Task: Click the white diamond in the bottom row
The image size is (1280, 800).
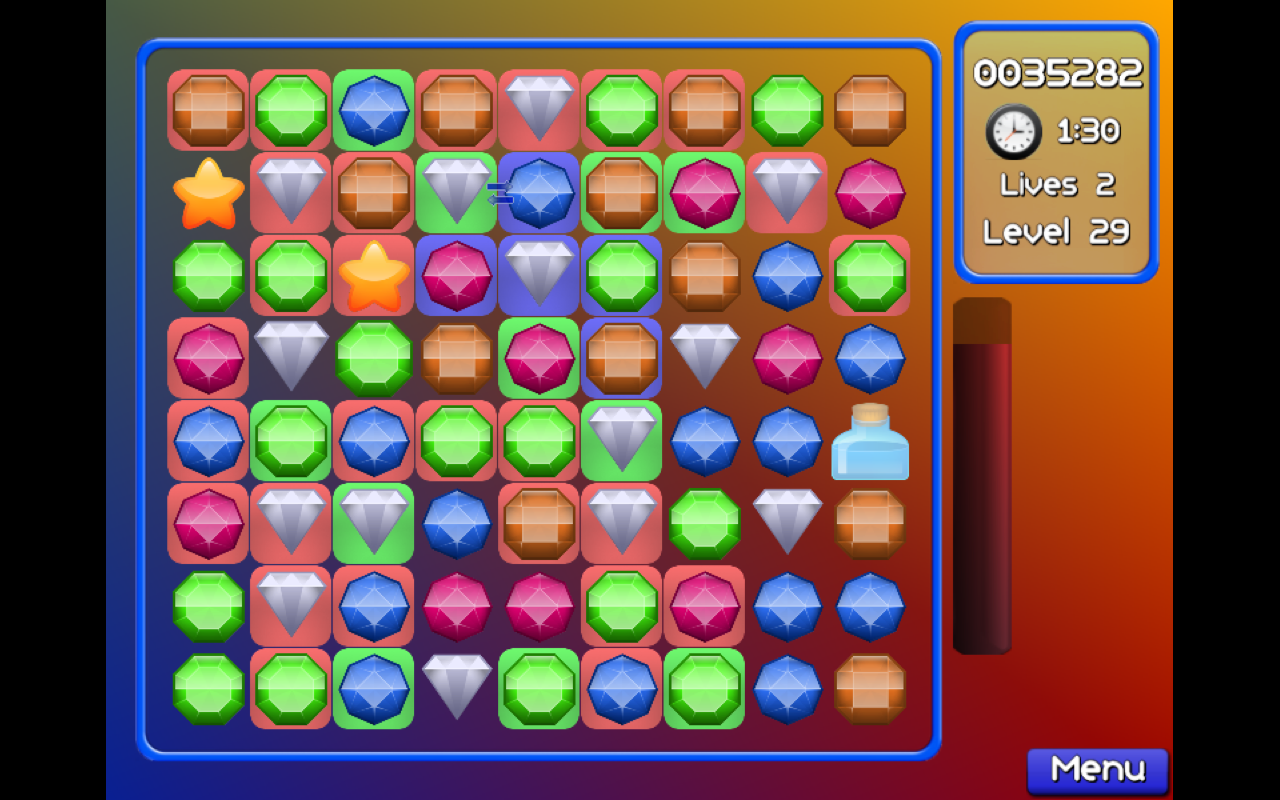Action: coord(455,690)
